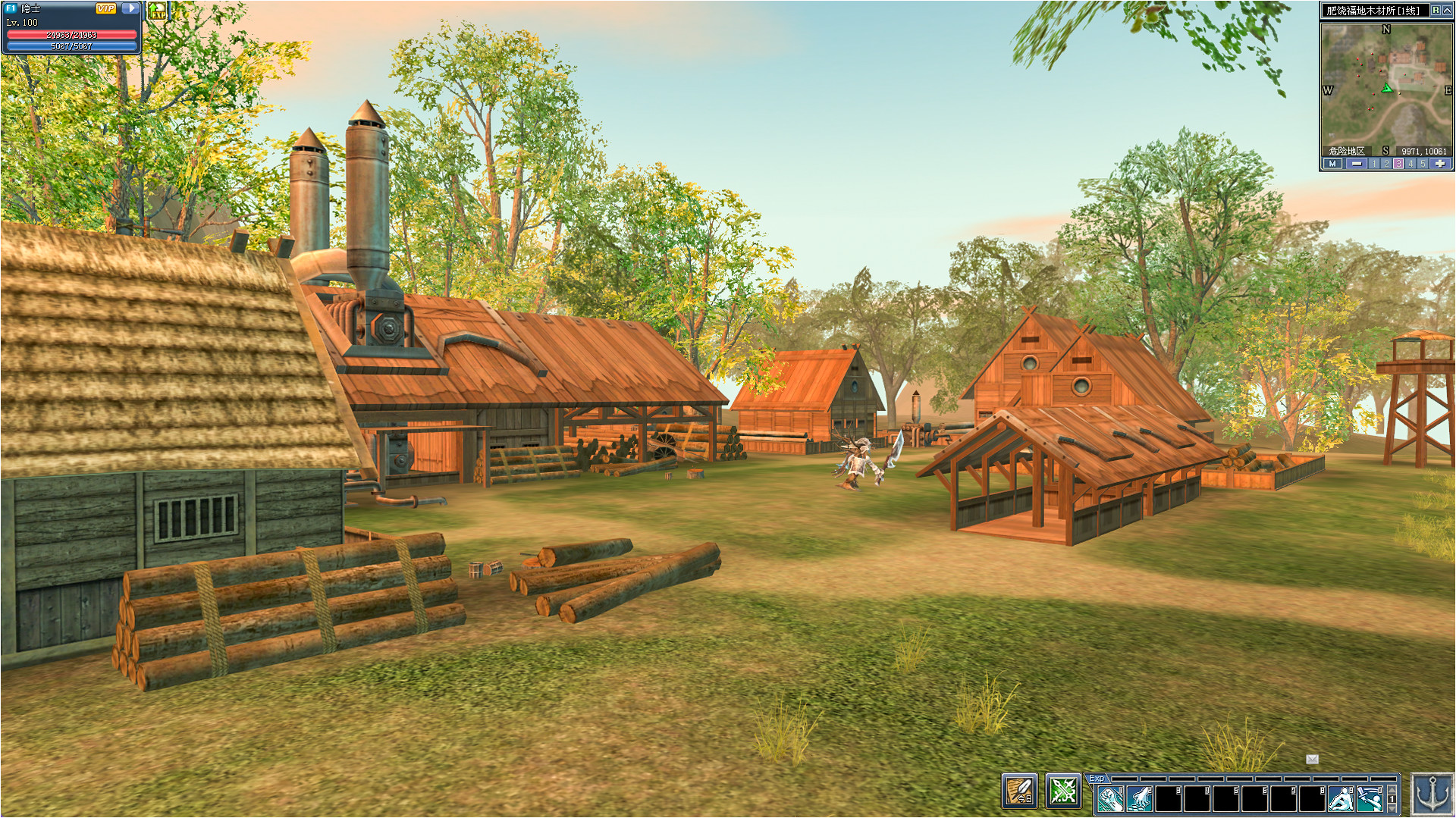Image resolution: width=1456 pixels, height=818 pixels.
Task: Select server line 5 under the minimap
Action: [1422, 164]
